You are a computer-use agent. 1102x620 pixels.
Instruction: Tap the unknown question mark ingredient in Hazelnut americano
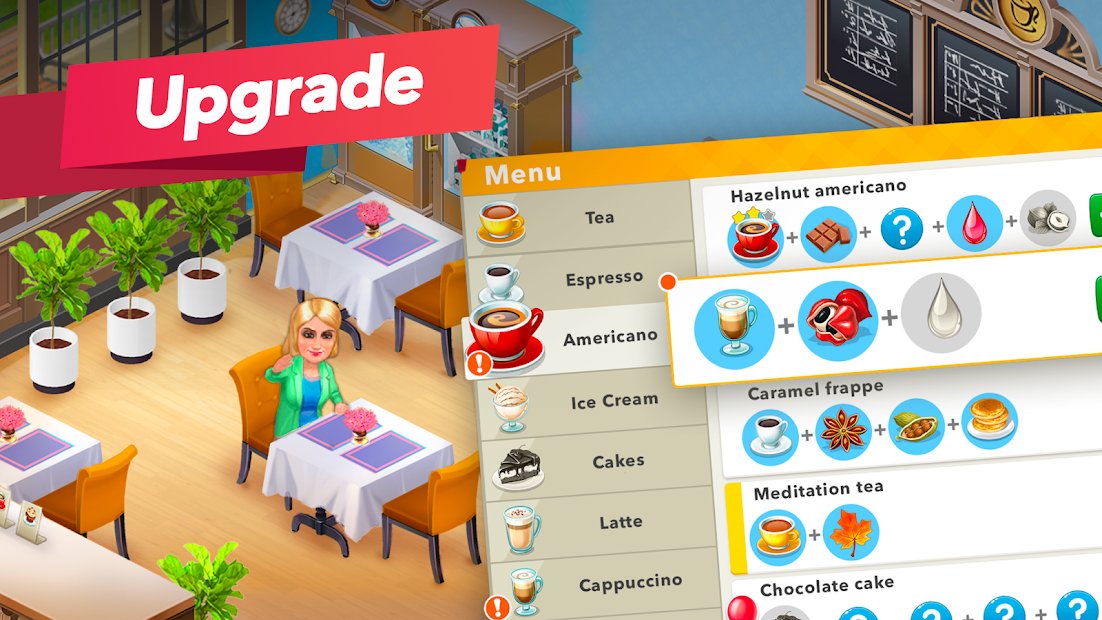(902, 231)
